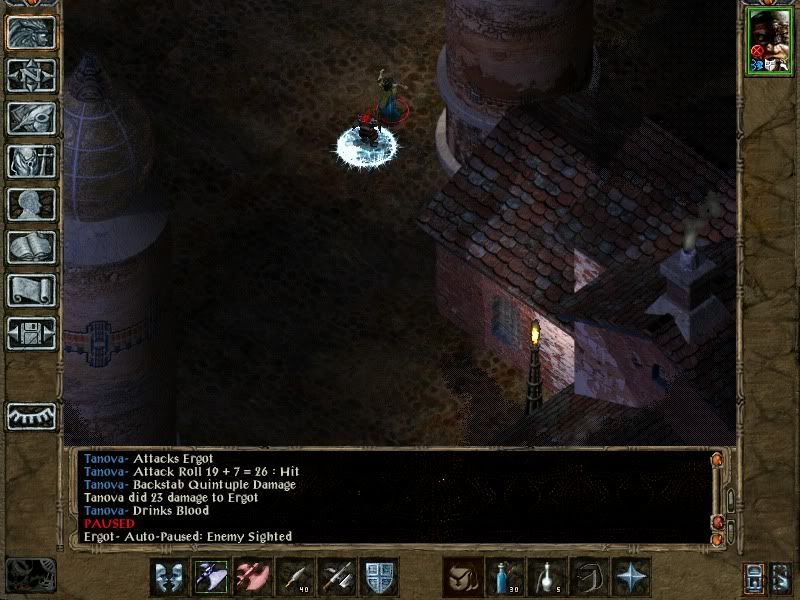Screen dimensions: 800x600
Task: Open the character record head-profile button
Action: pos(32,204)
